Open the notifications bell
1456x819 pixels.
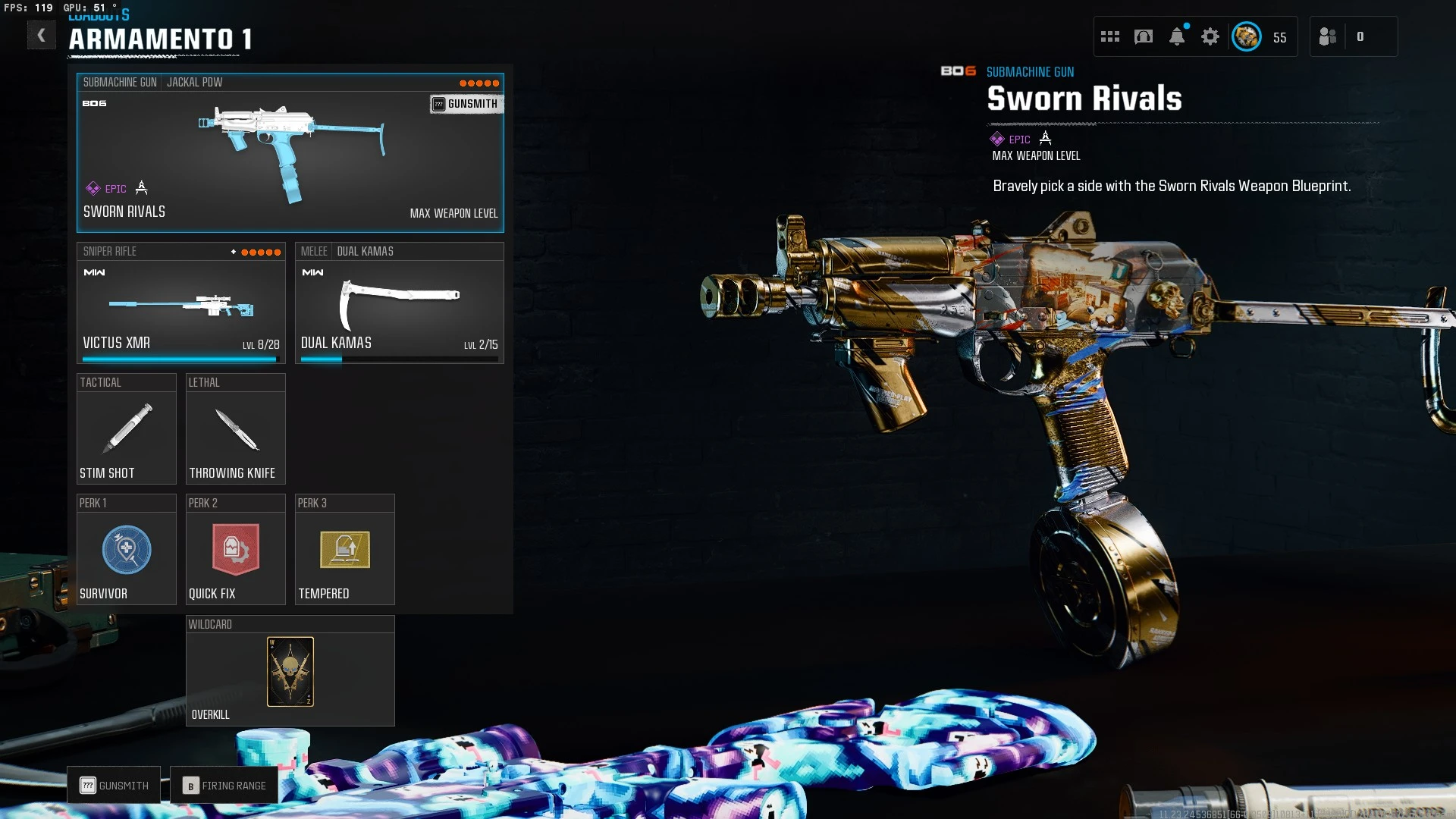pyautogui.click(x=1178, y=36)
